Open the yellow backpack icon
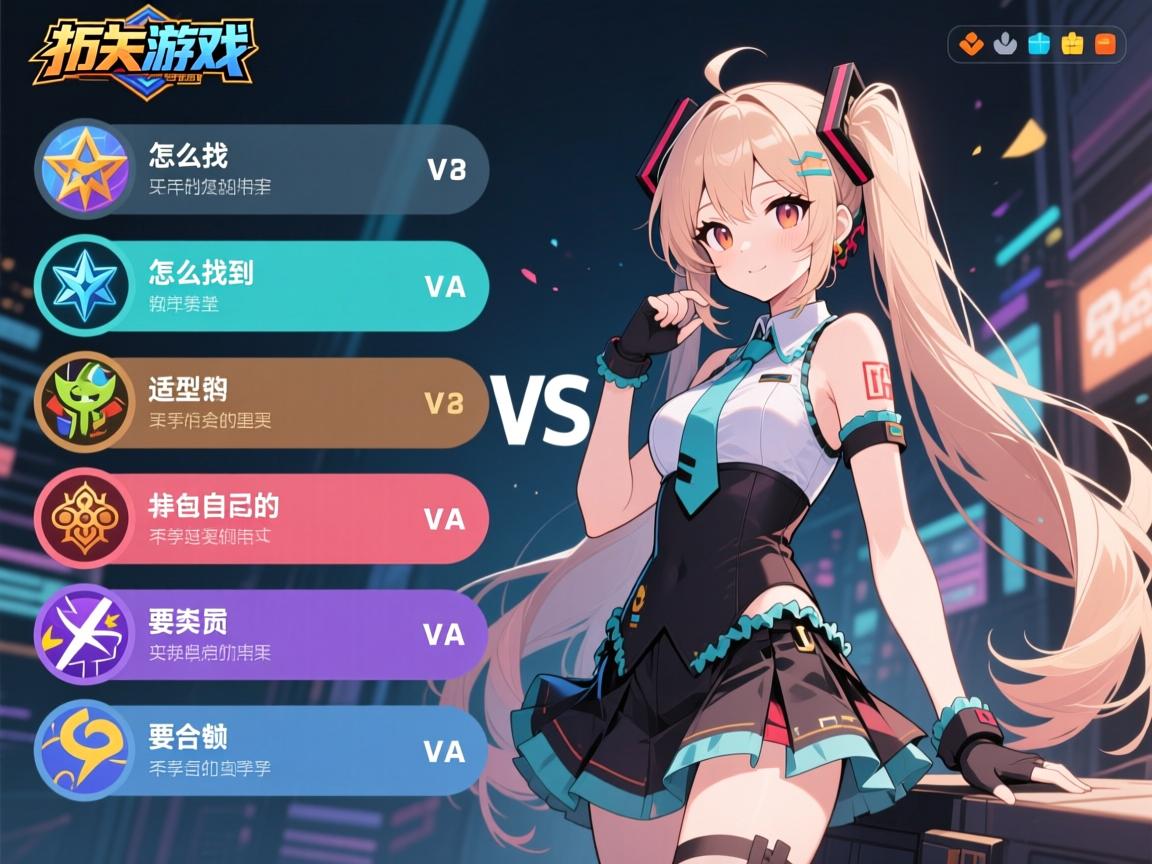1152x864 pixels. point(1072,44)
